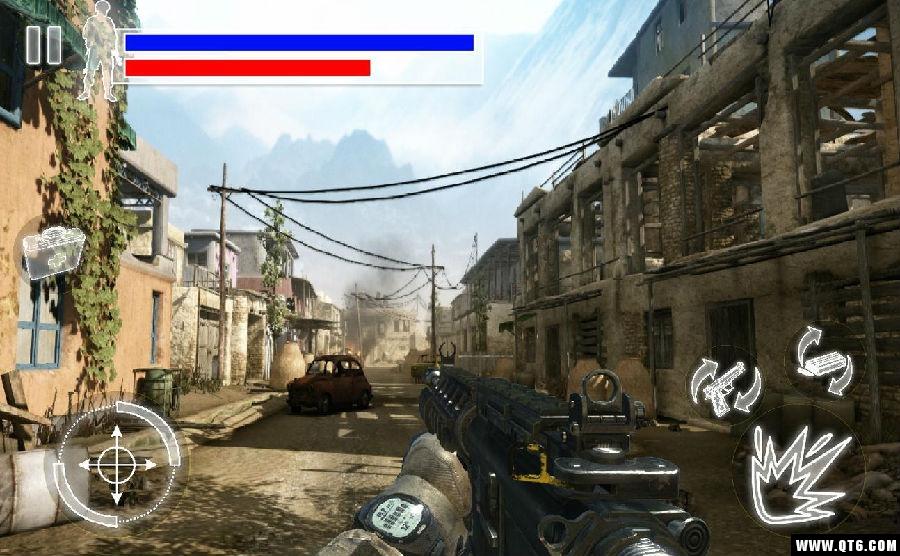
Task: Reload with the ammo magazine icon
Action: [x=824, y=359]
